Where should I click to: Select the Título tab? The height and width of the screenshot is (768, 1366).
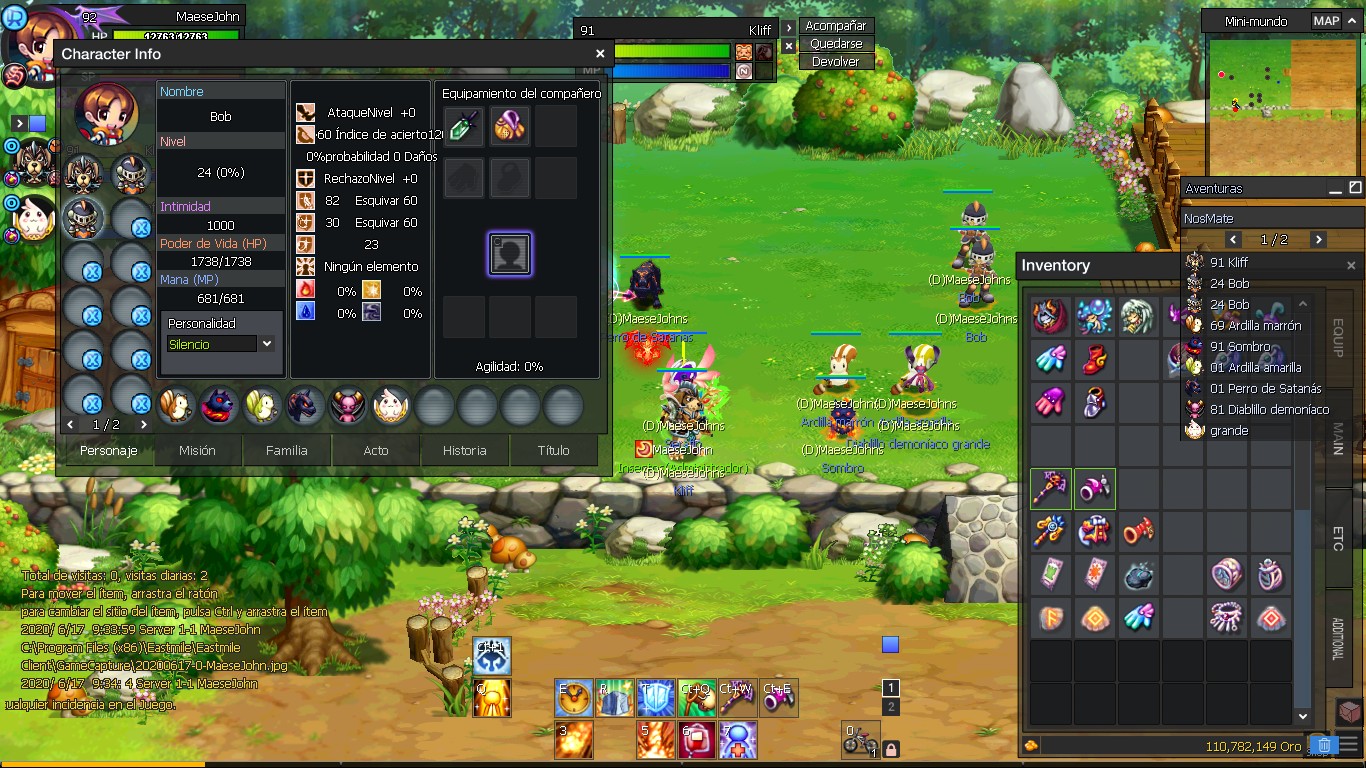click(553, 451)
